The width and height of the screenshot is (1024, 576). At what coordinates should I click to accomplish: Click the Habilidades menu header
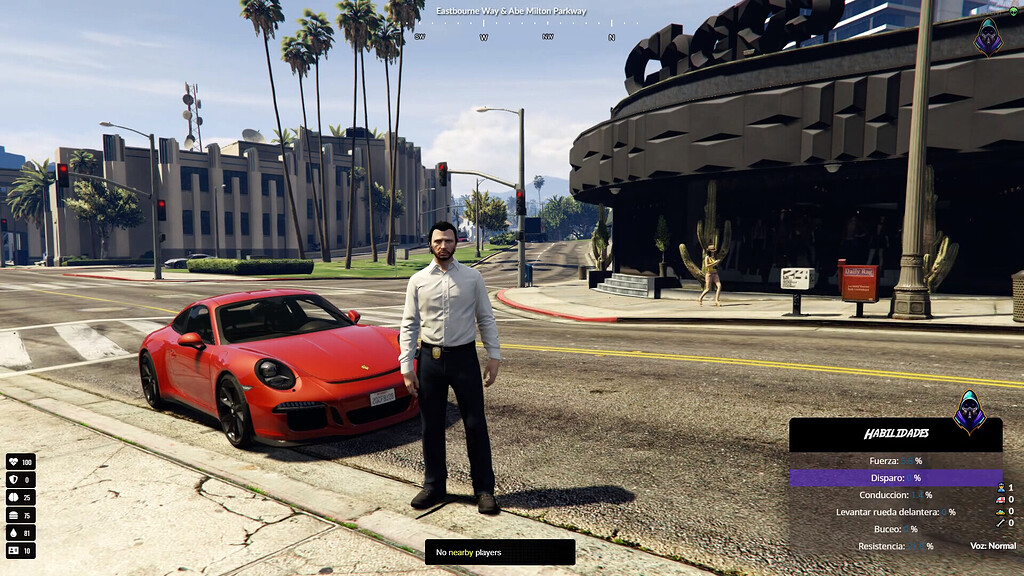click(x=896, y=434)
